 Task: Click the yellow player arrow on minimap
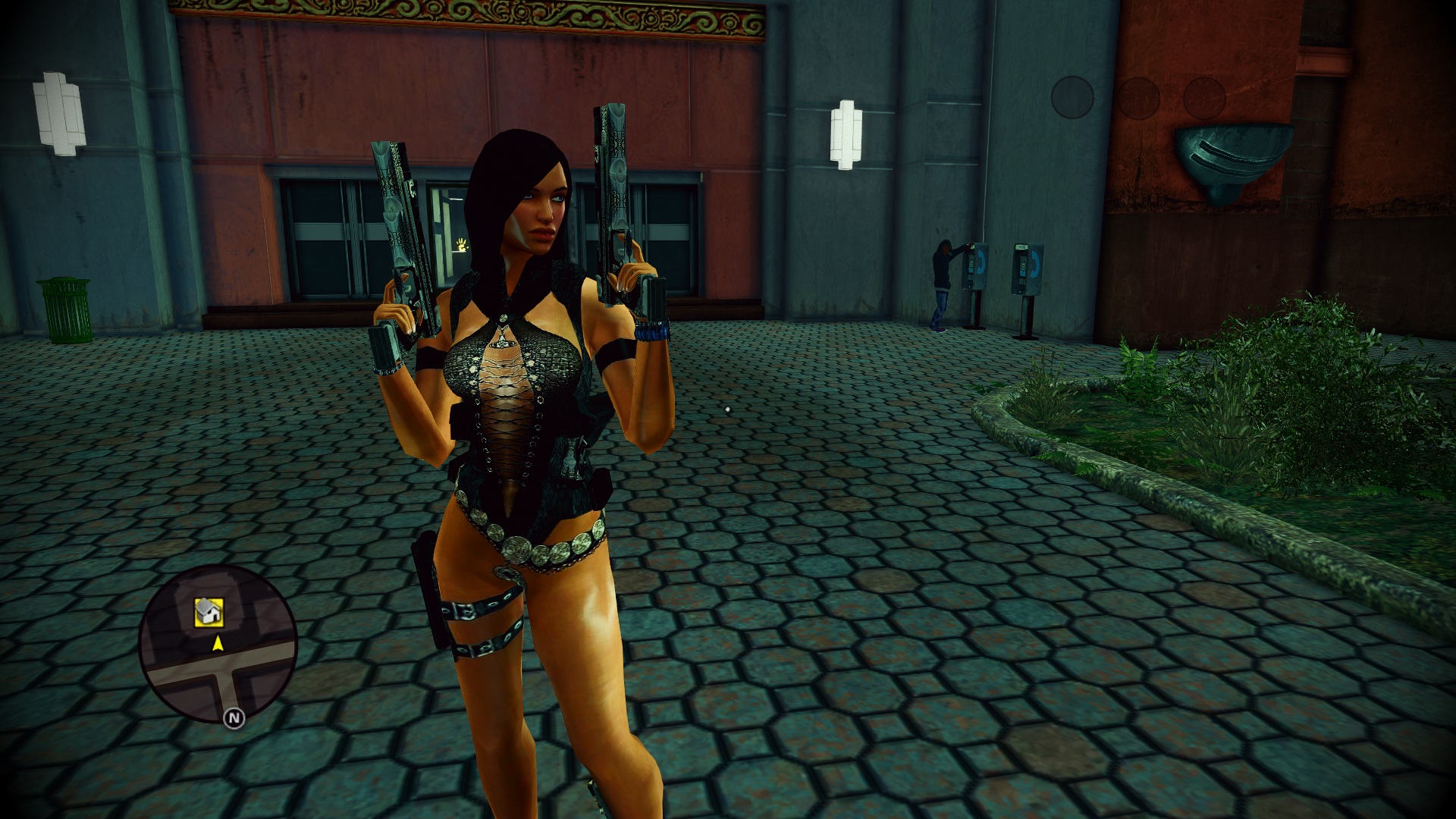(x=218, y=644)
